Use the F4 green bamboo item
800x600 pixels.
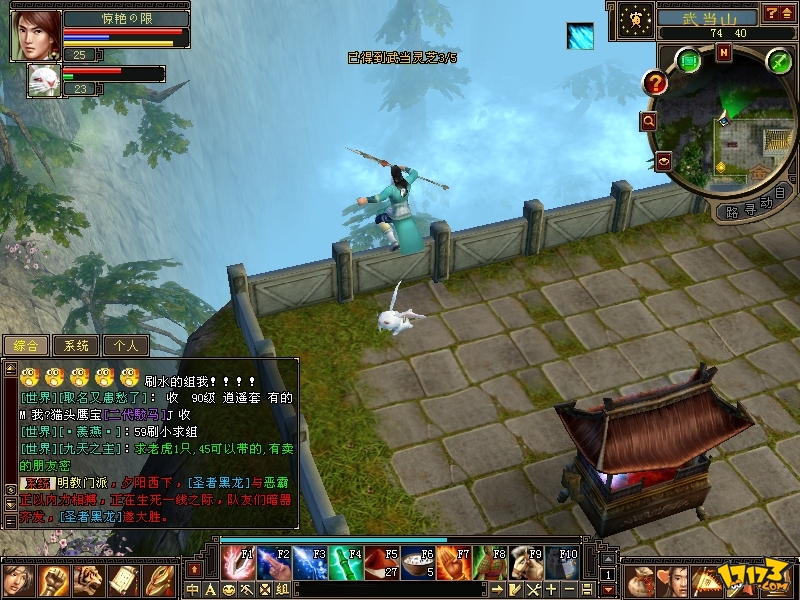(345, 563)
